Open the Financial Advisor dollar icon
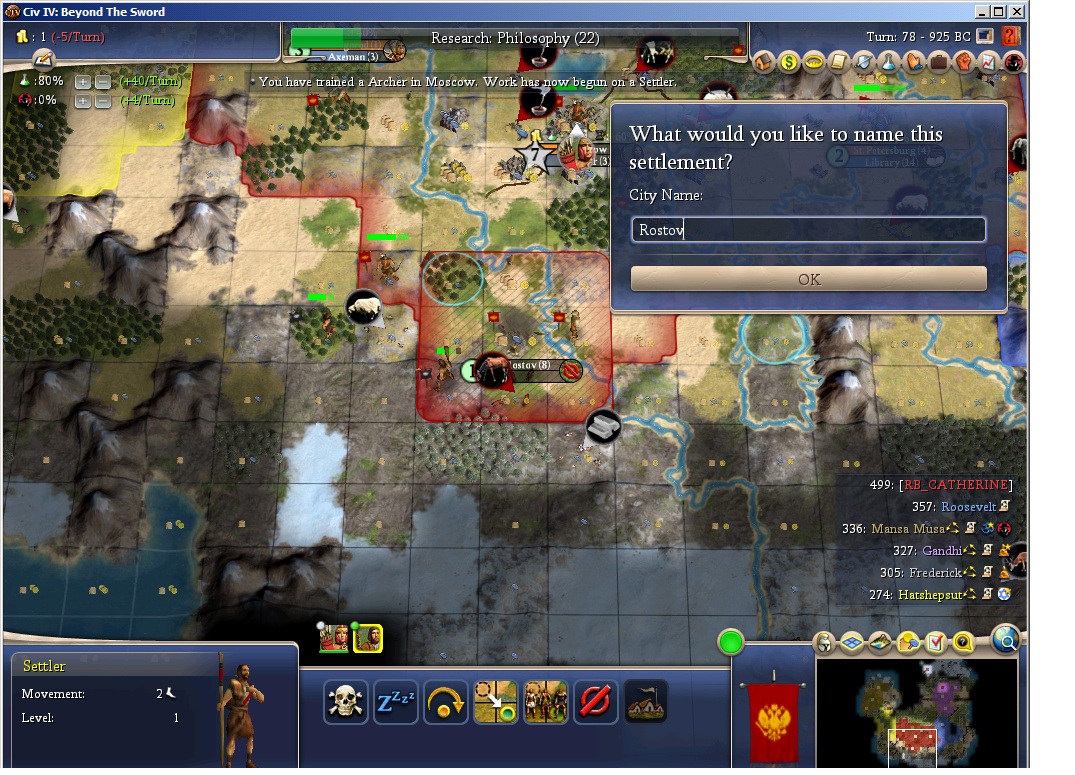The image size is (1075, 775). [789, 62]
